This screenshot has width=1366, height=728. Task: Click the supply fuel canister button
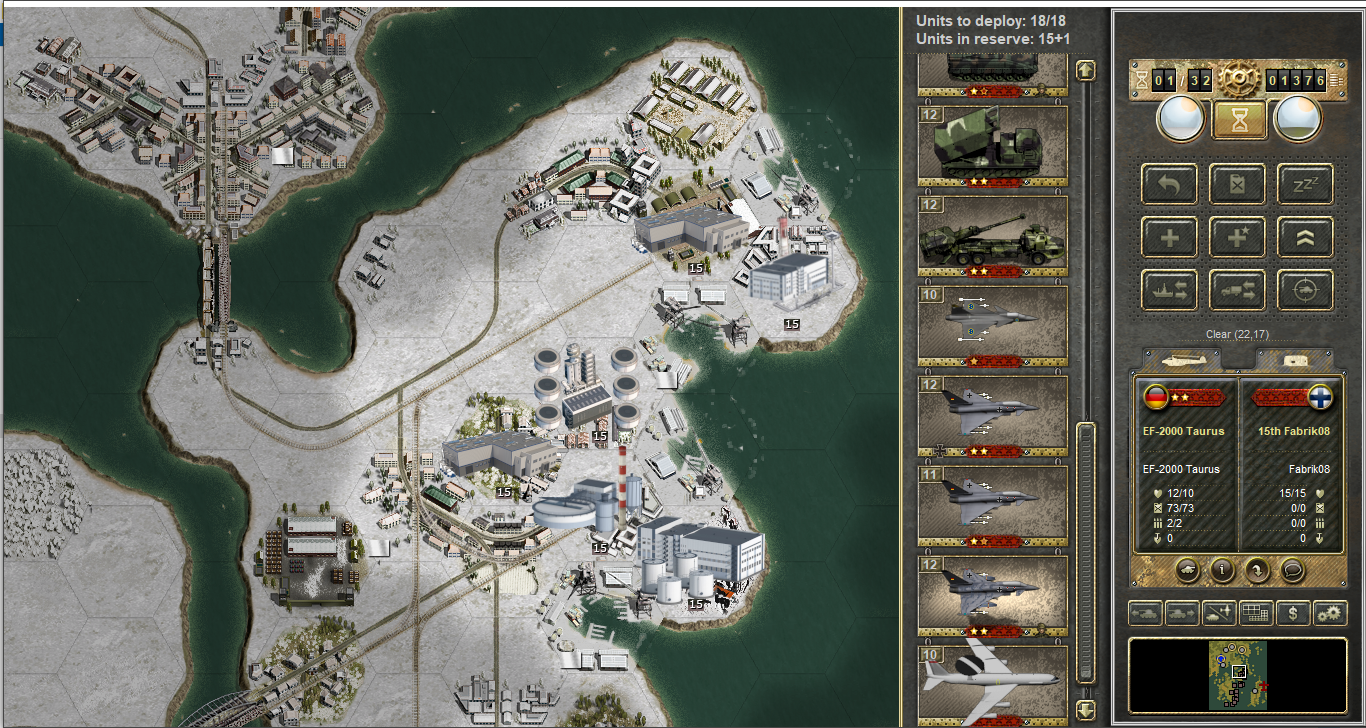pos(1237,184)
